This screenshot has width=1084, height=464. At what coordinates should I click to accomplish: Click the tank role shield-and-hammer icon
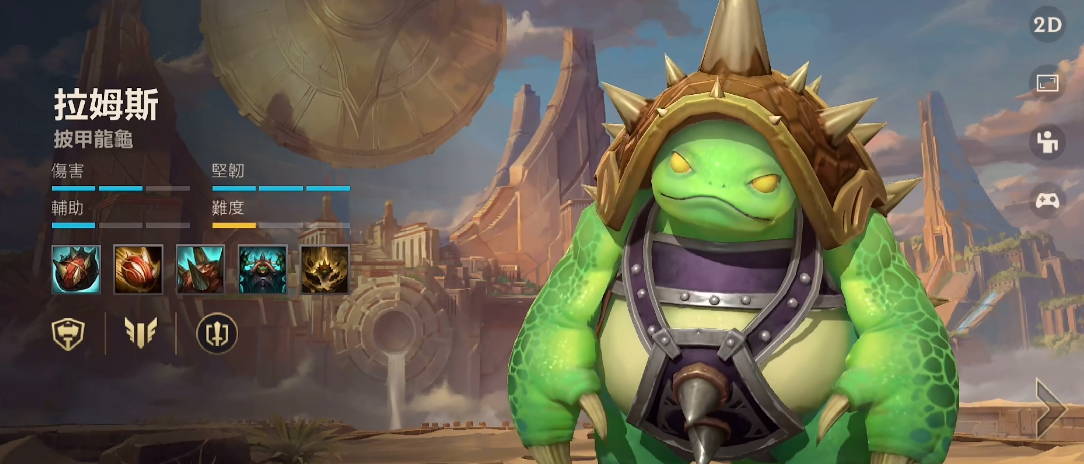[x=69, y=332]
